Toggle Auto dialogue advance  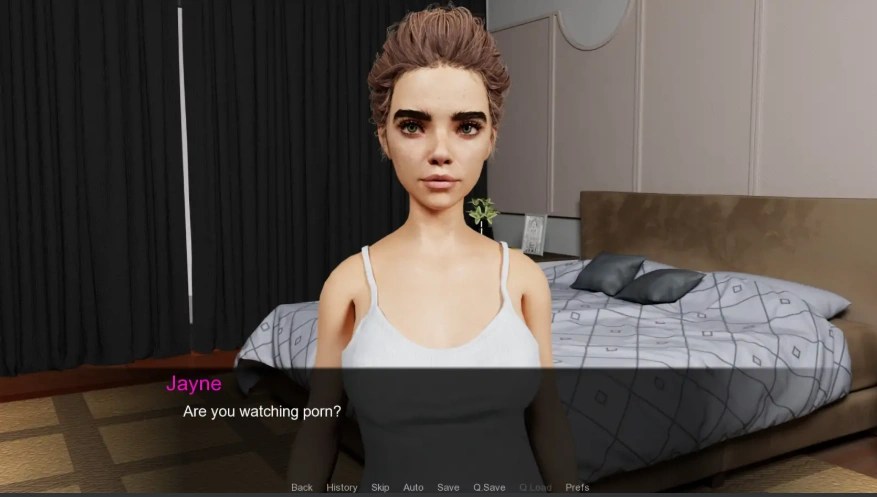413,487
